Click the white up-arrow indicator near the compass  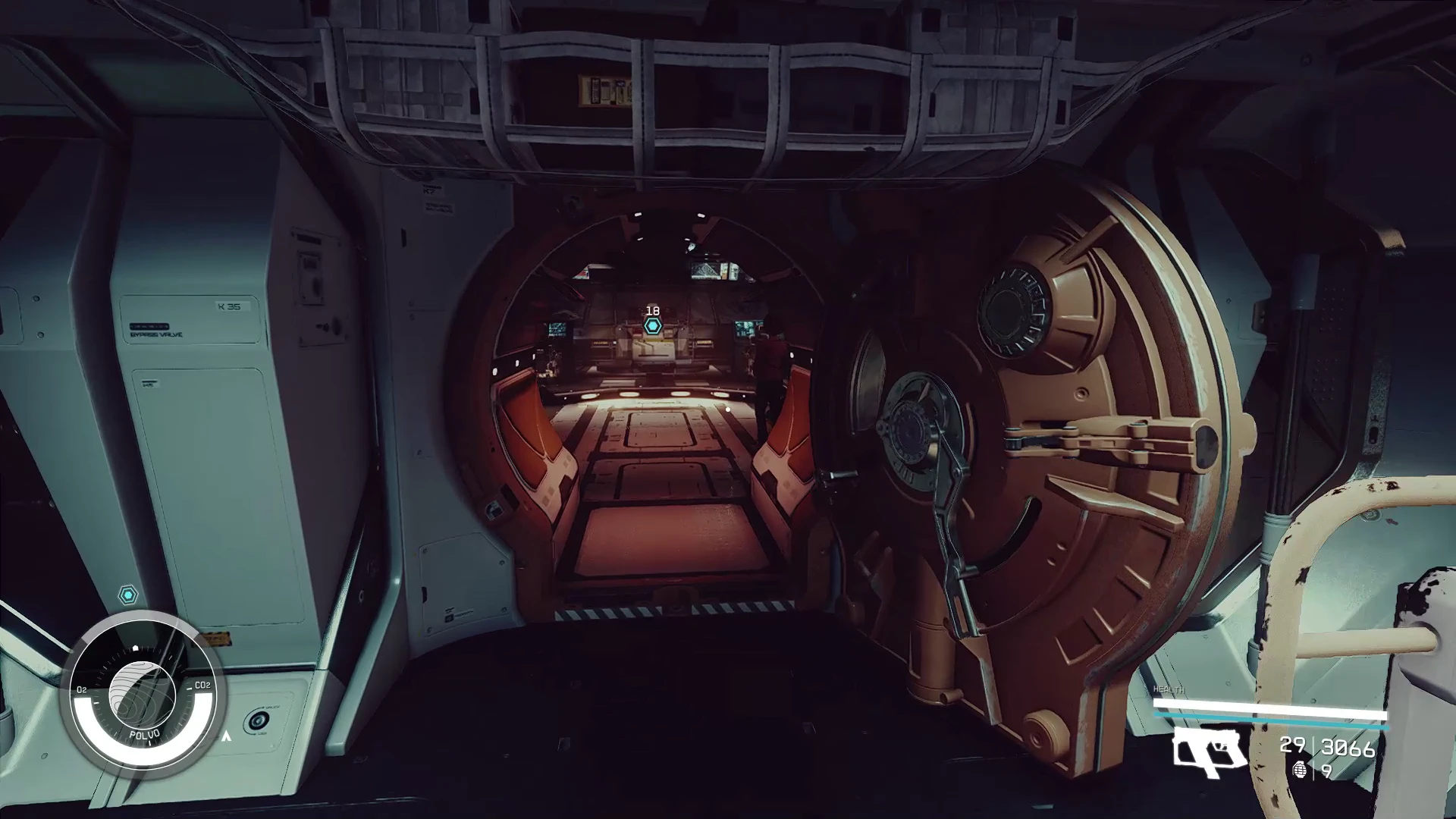(x=227, y=737)
